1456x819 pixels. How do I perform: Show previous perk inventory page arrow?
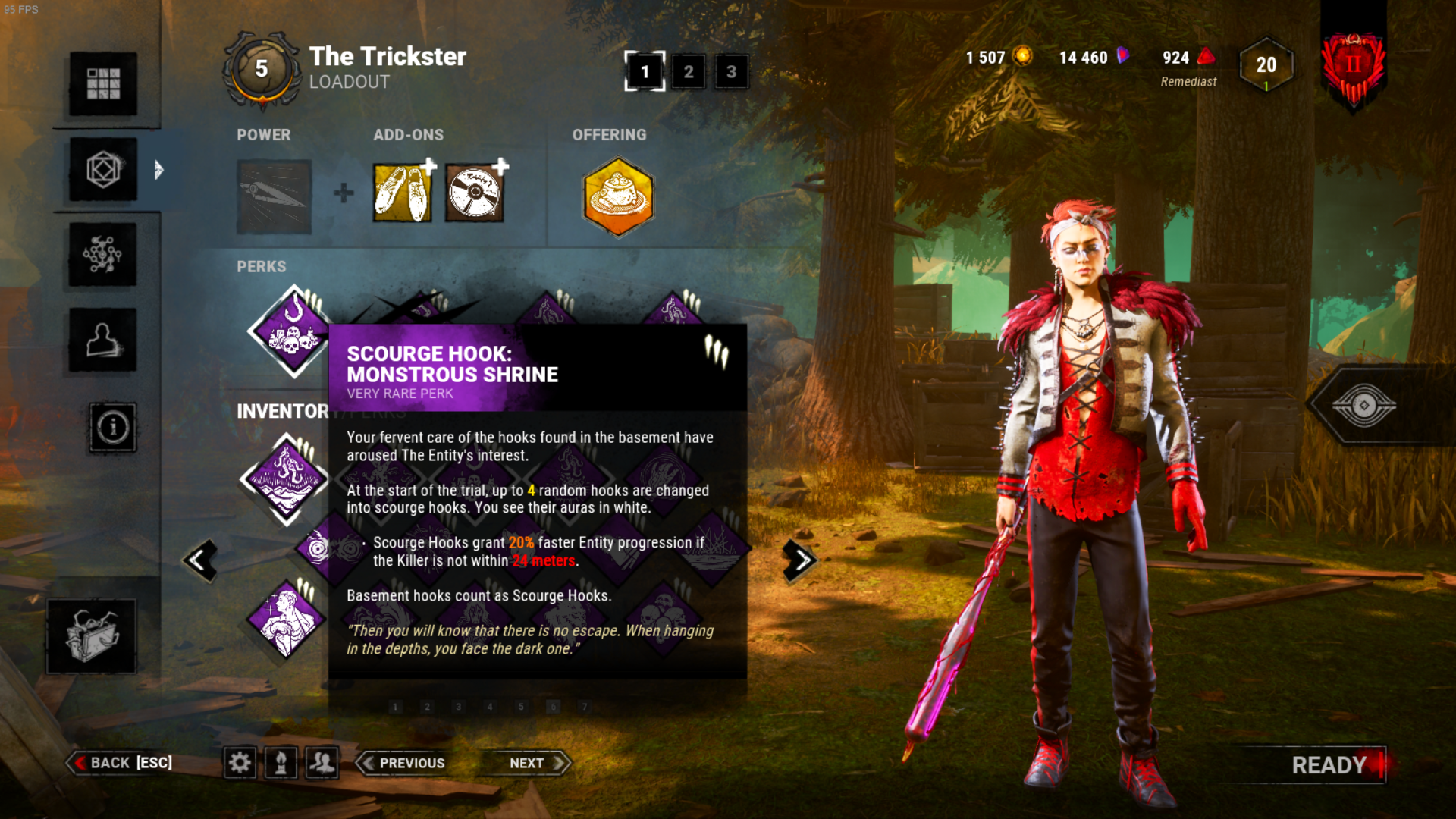click(200, 560)
